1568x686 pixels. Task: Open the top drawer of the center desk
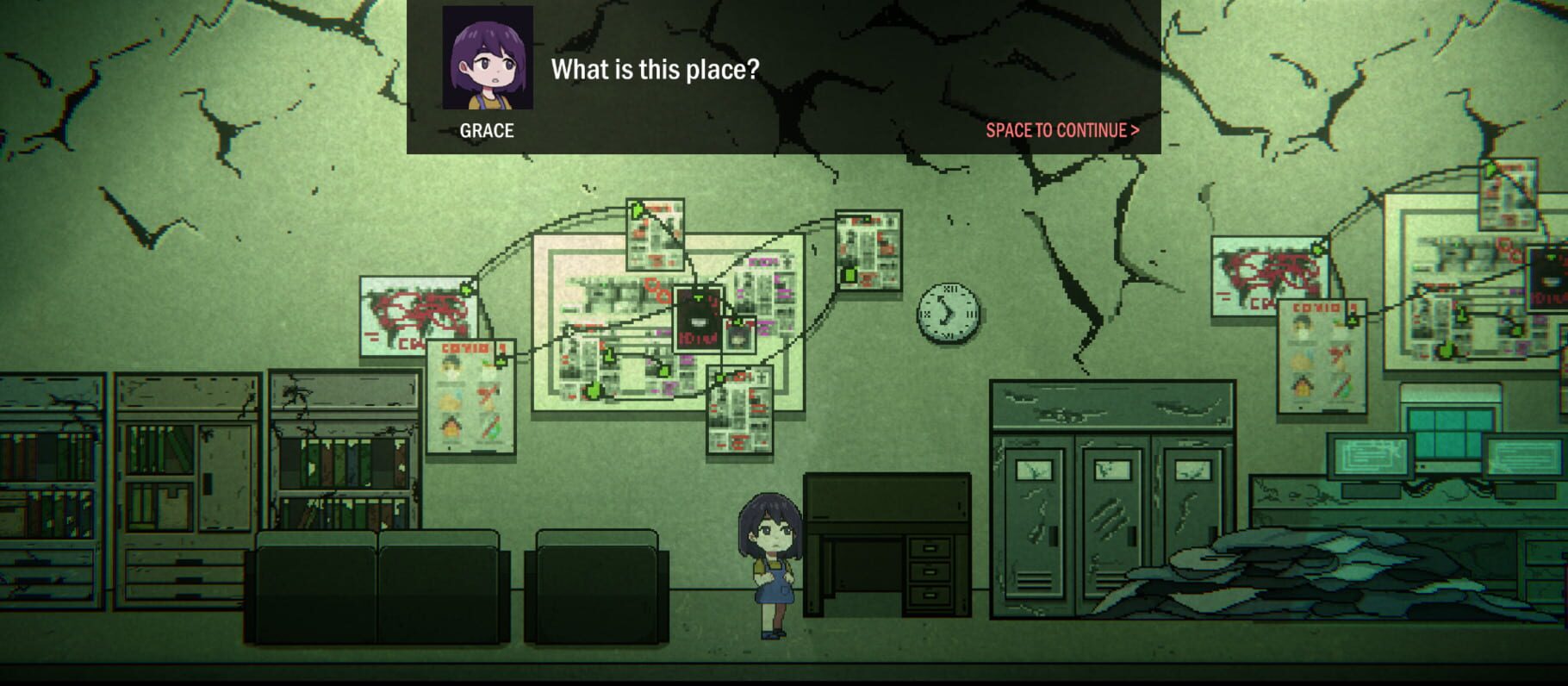[x=929, y=548]
